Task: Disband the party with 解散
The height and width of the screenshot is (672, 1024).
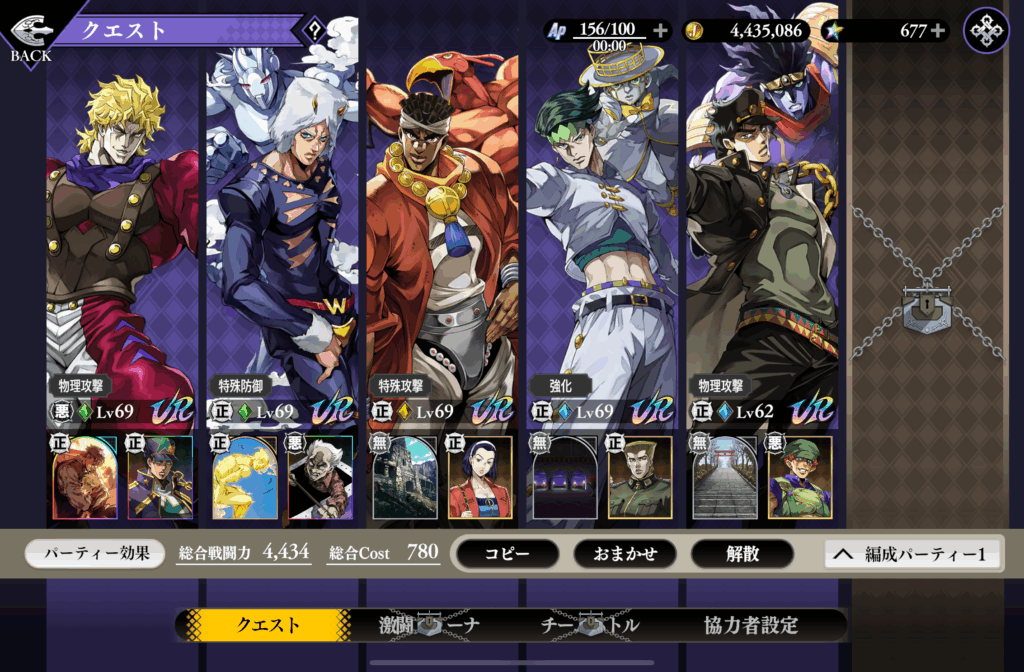Action: (742, 554)
